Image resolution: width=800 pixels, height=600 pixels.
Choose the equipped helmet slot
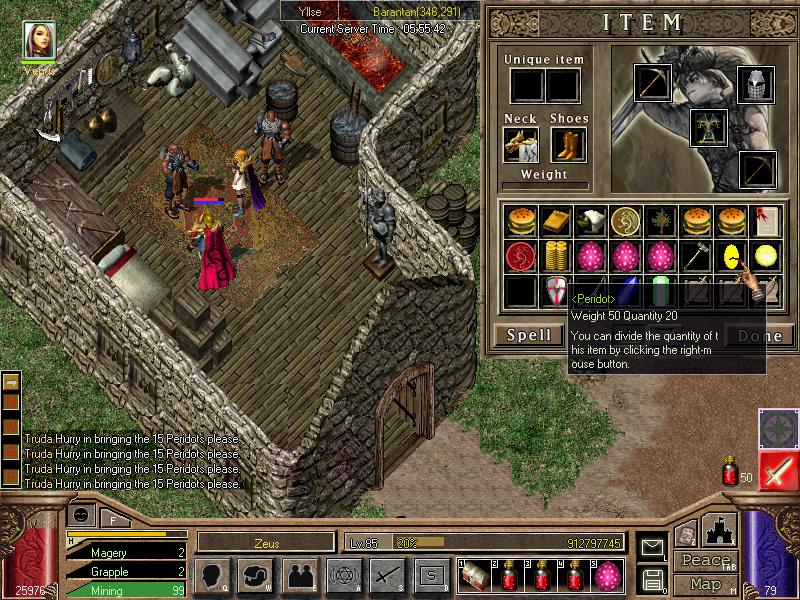(755, 84)
